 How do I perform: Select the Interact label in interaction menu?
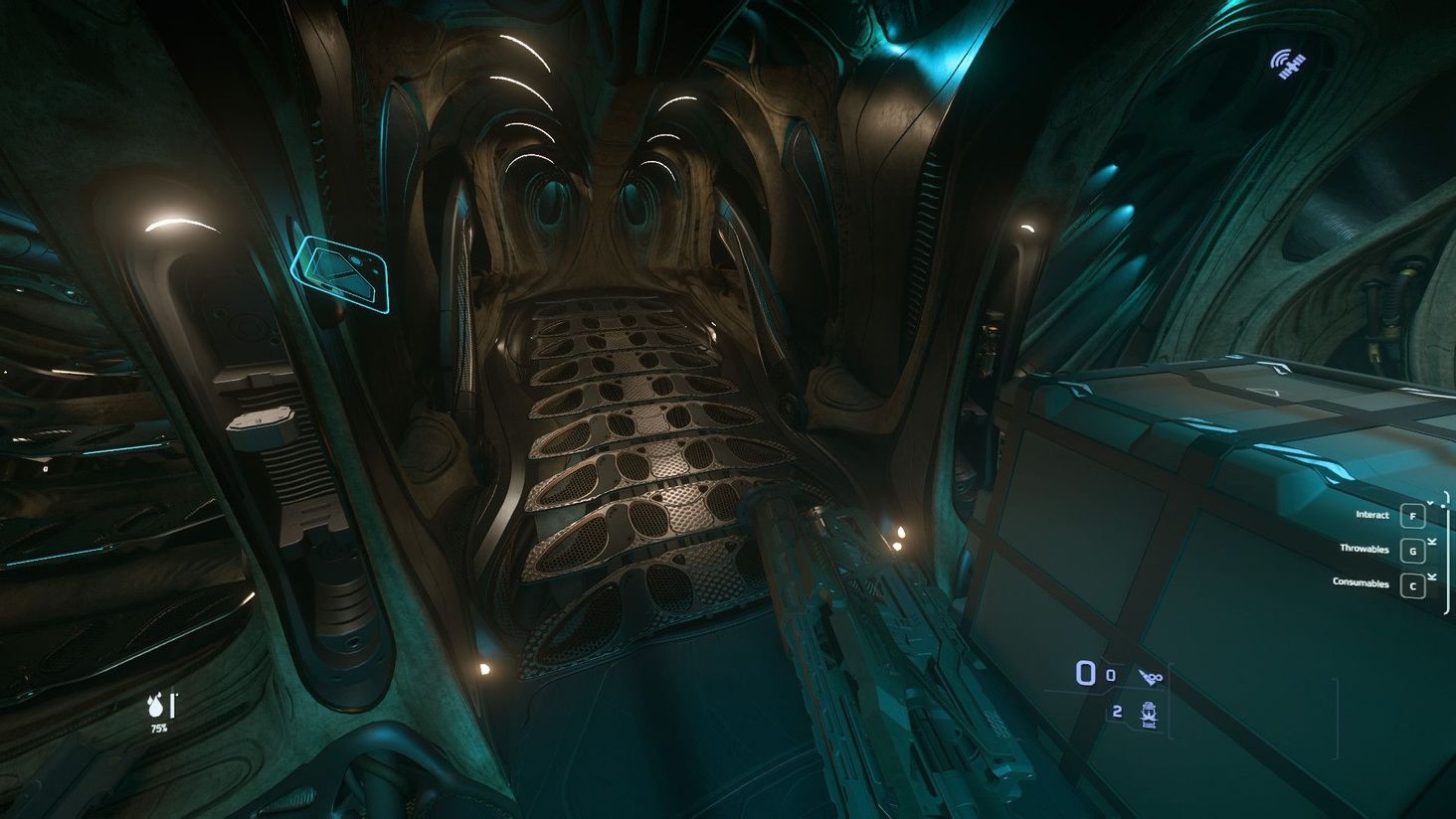pos(1371,515)
